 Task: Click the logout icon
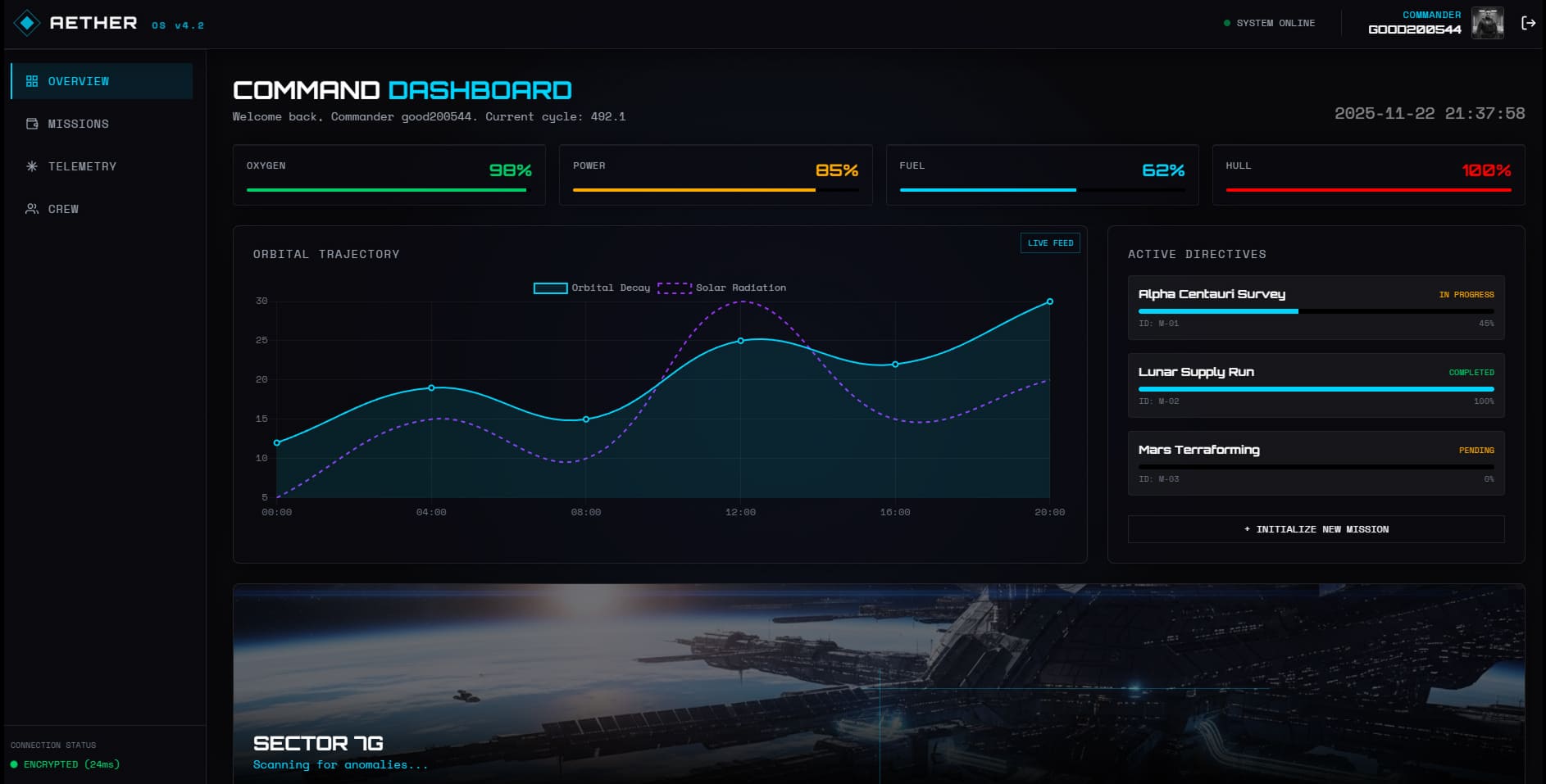1528,23
